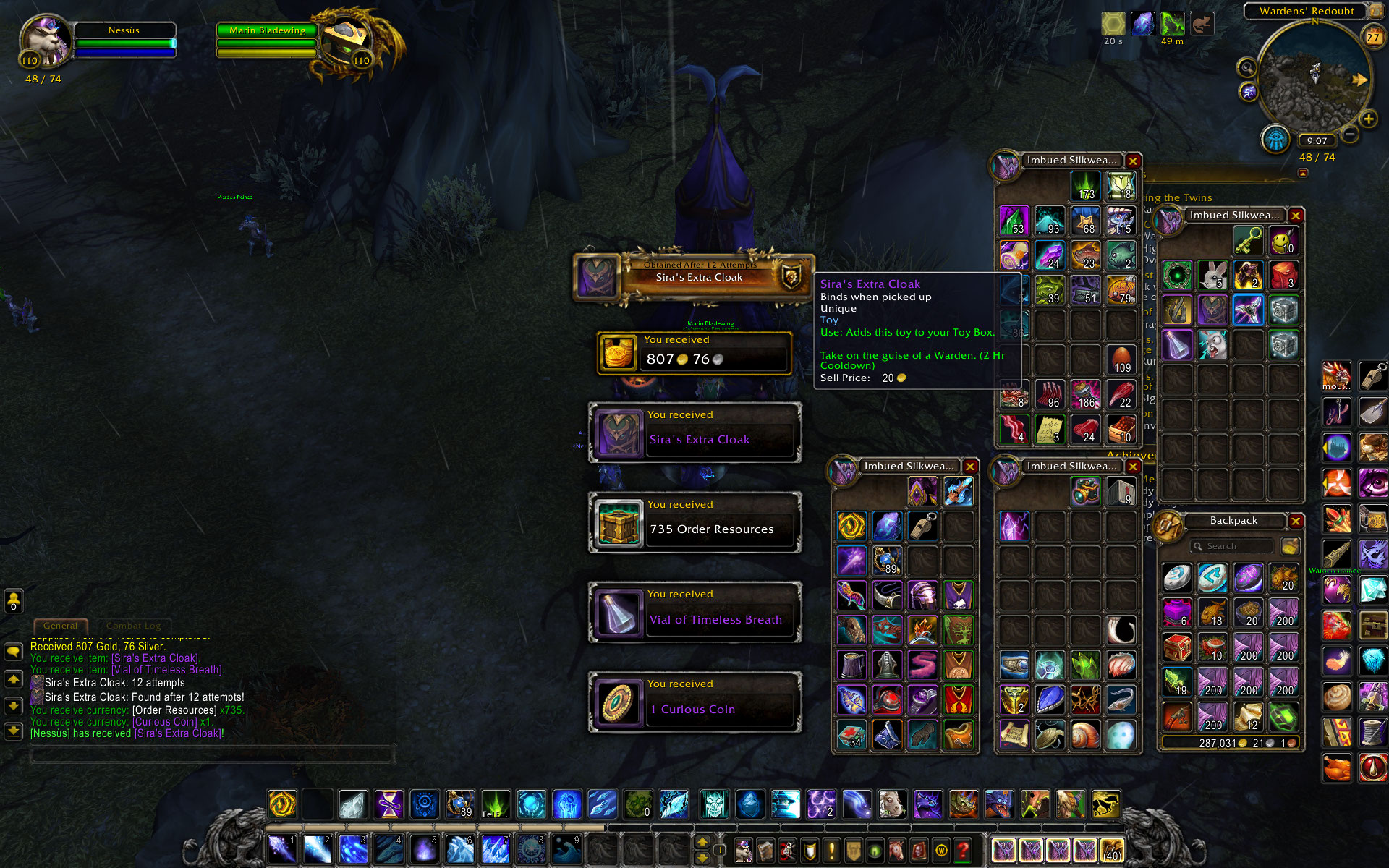
Task: Use the golden horse mount action button
Action: pos(1105,804)
